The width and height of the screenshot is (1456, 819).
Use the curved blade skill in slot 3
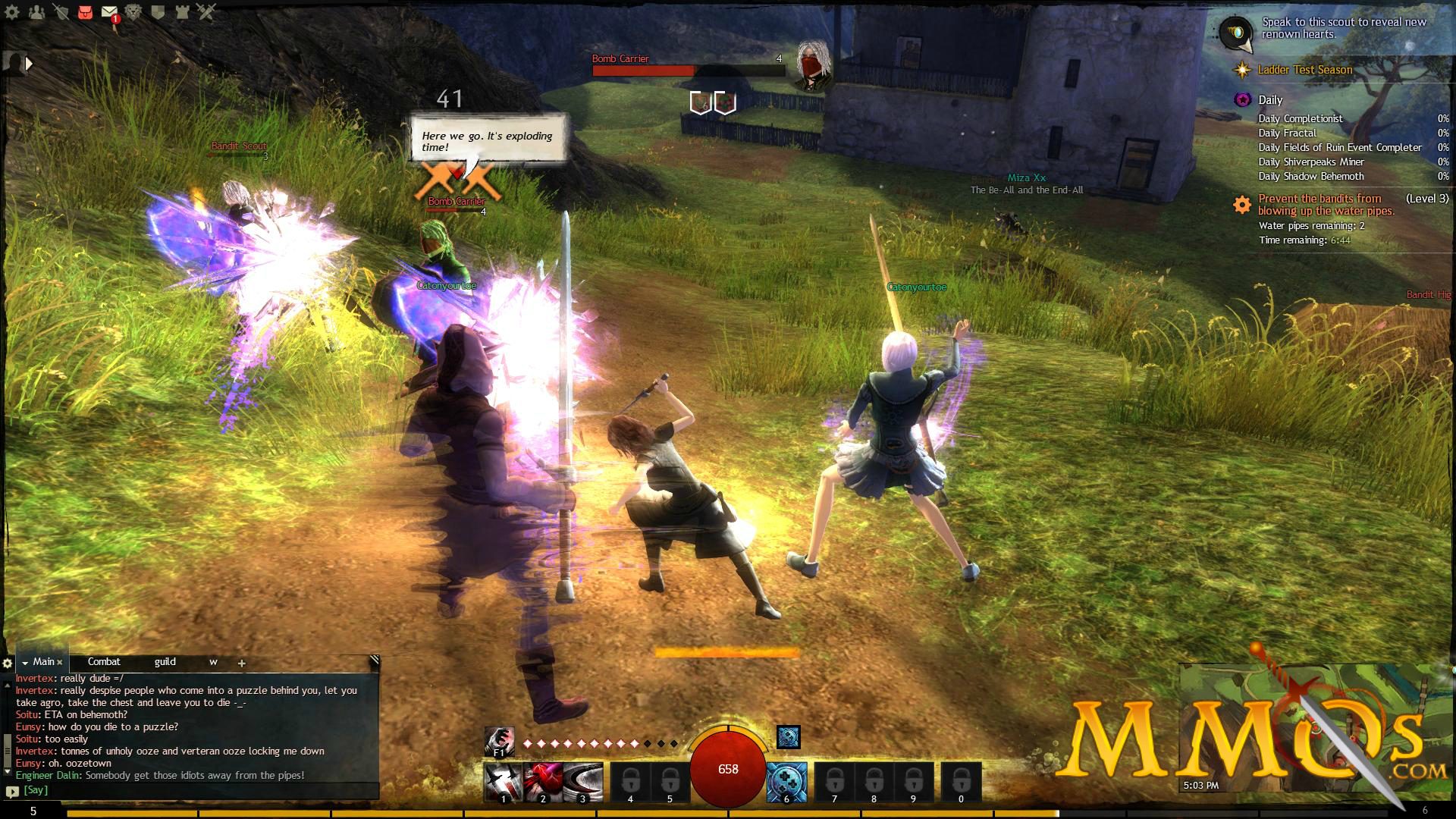click(x=582, y=780)
